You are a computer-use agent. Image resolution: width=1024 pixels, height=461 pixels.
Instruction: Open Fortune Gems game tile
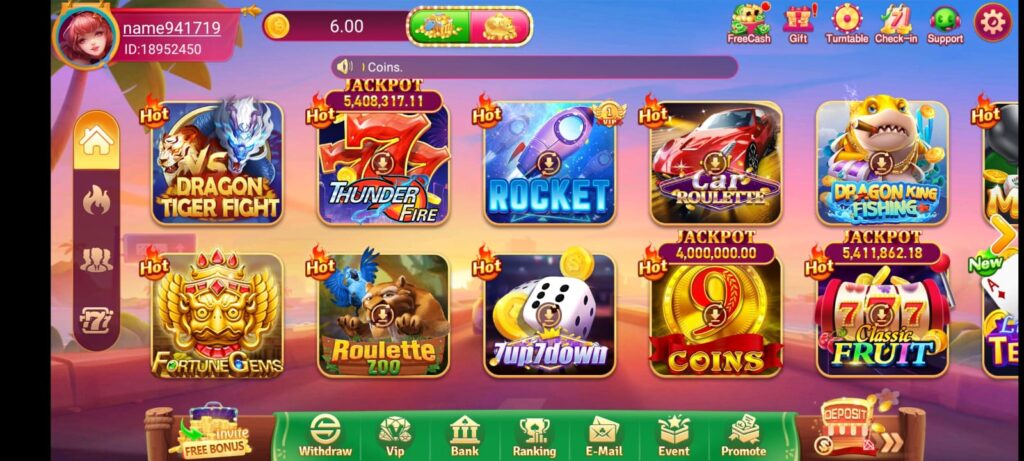pos(217,315)
